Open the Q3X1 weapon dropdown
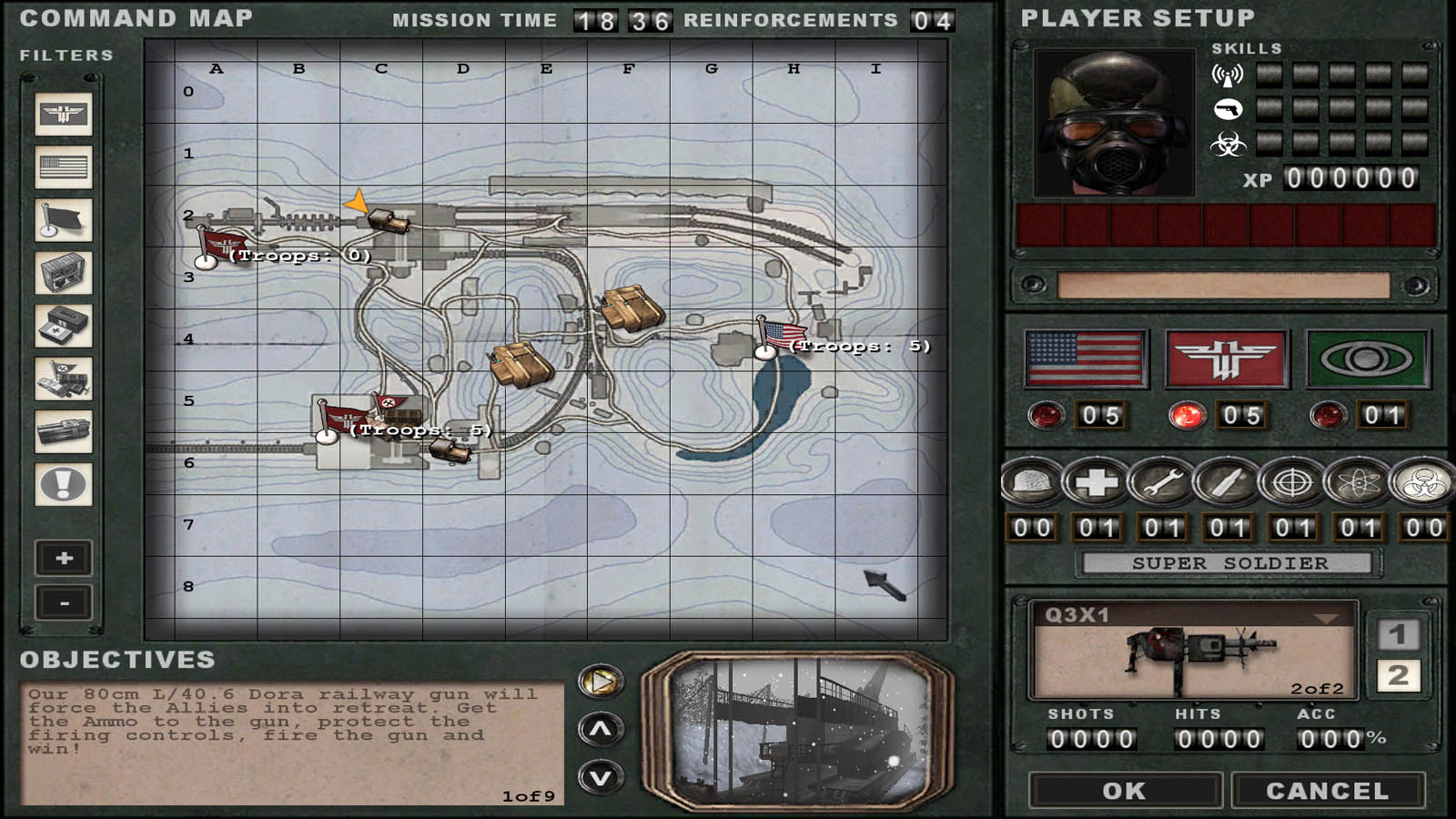 pos(1327,618)
